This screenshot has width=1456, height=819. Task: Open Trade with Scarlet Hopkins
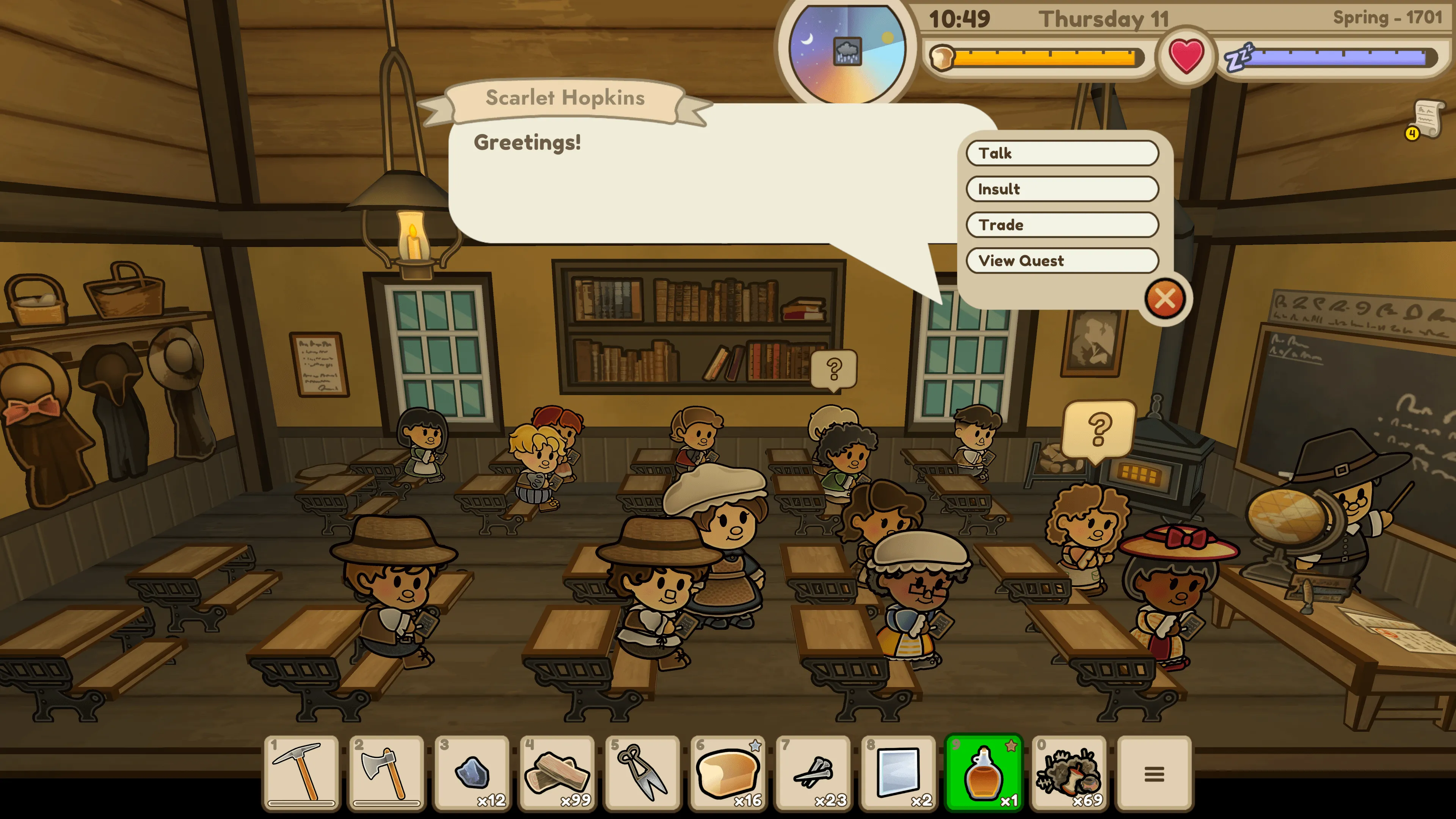1062,225
